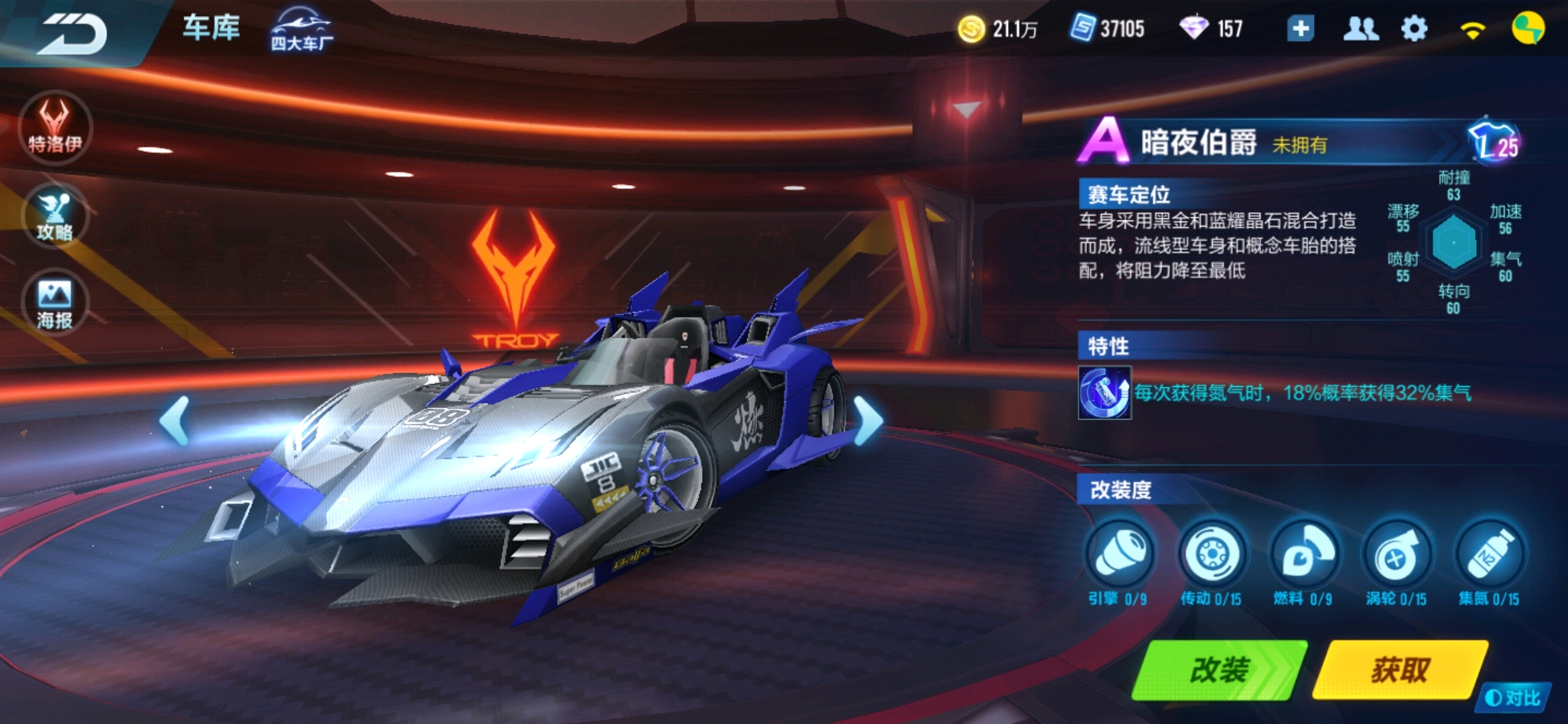
Task: Go back using the top-left return arrow
Action: click(x=72, y=34)
